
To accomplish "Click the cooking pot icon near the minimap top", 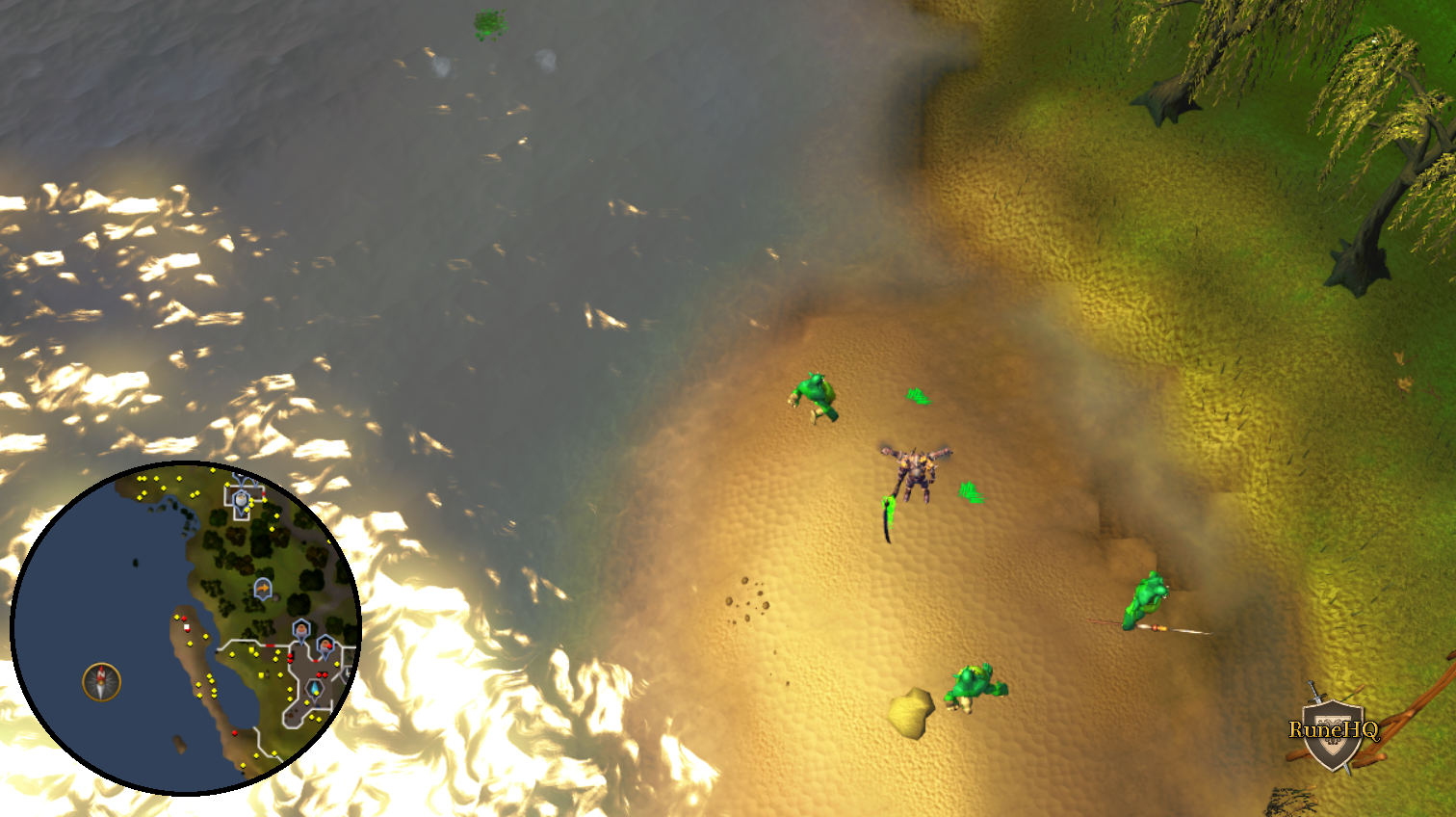I will point(241,499).
